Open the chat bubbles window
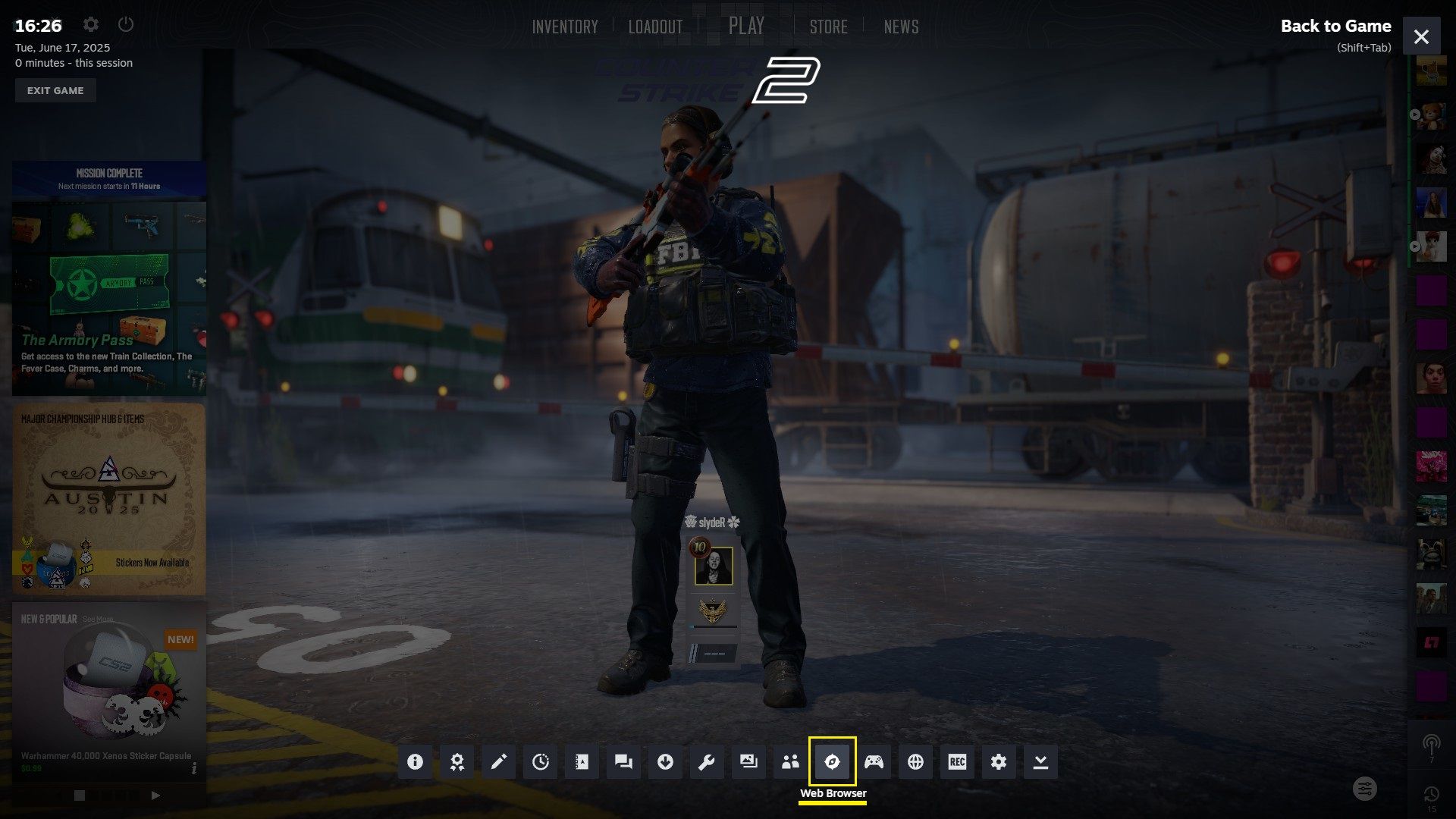Image resolution: width=1456 pixels, height=819 pixels. point(623,761)
